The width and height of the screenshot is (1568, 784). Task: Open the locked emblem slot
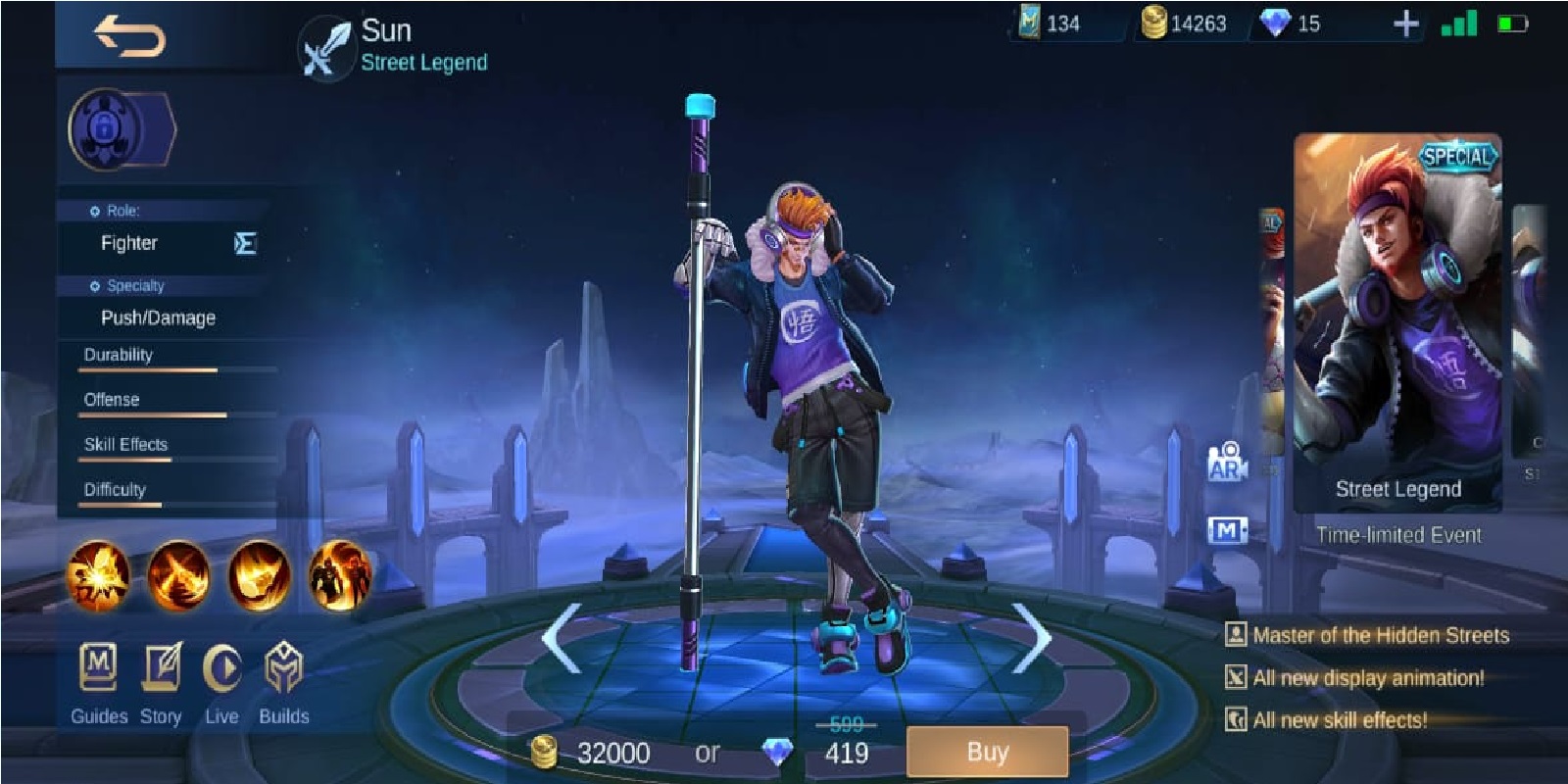click(x=105, y=130)
